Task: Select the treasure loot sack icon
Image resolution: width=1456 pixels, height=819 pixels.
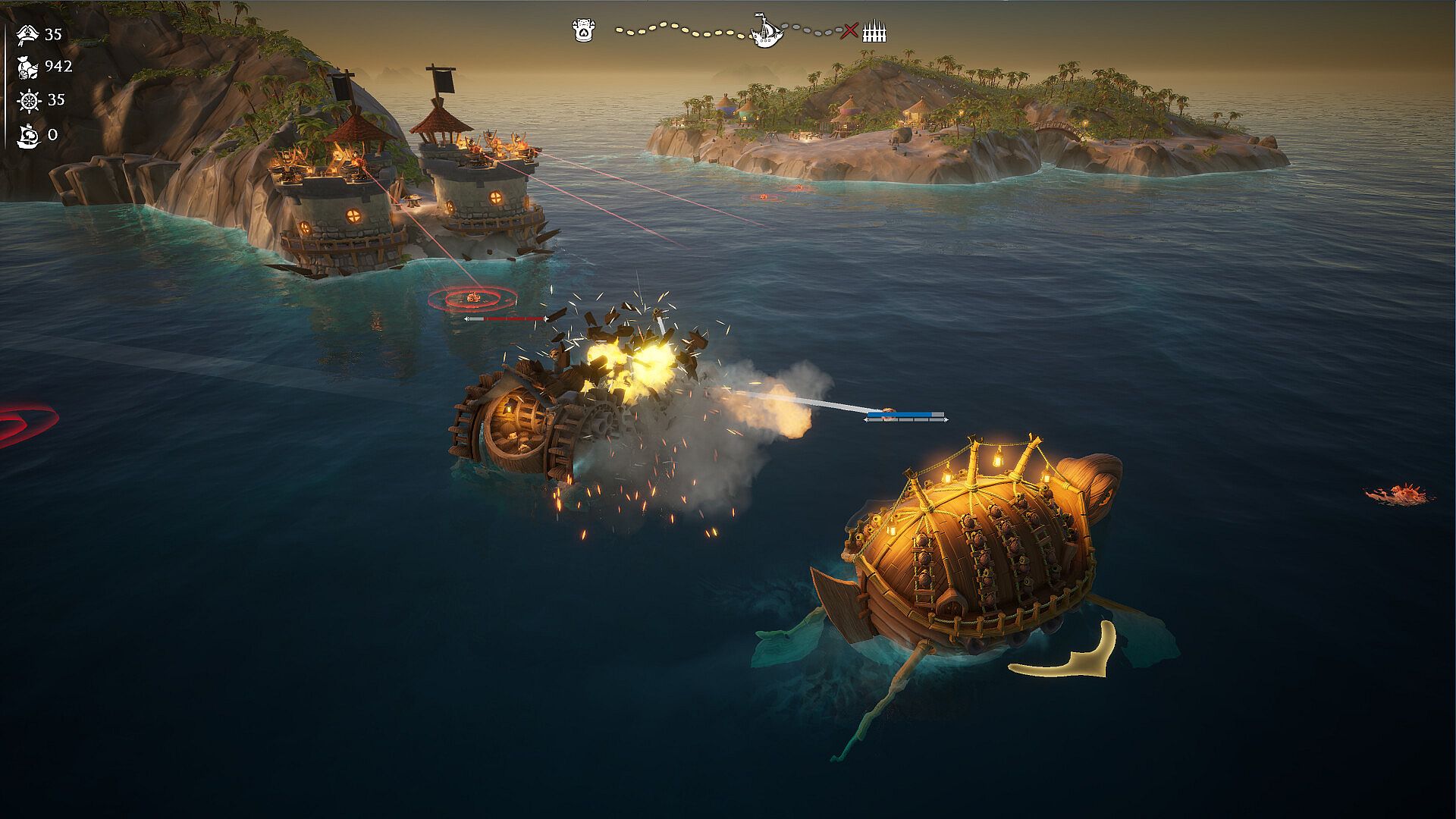Action: [28, 67]
